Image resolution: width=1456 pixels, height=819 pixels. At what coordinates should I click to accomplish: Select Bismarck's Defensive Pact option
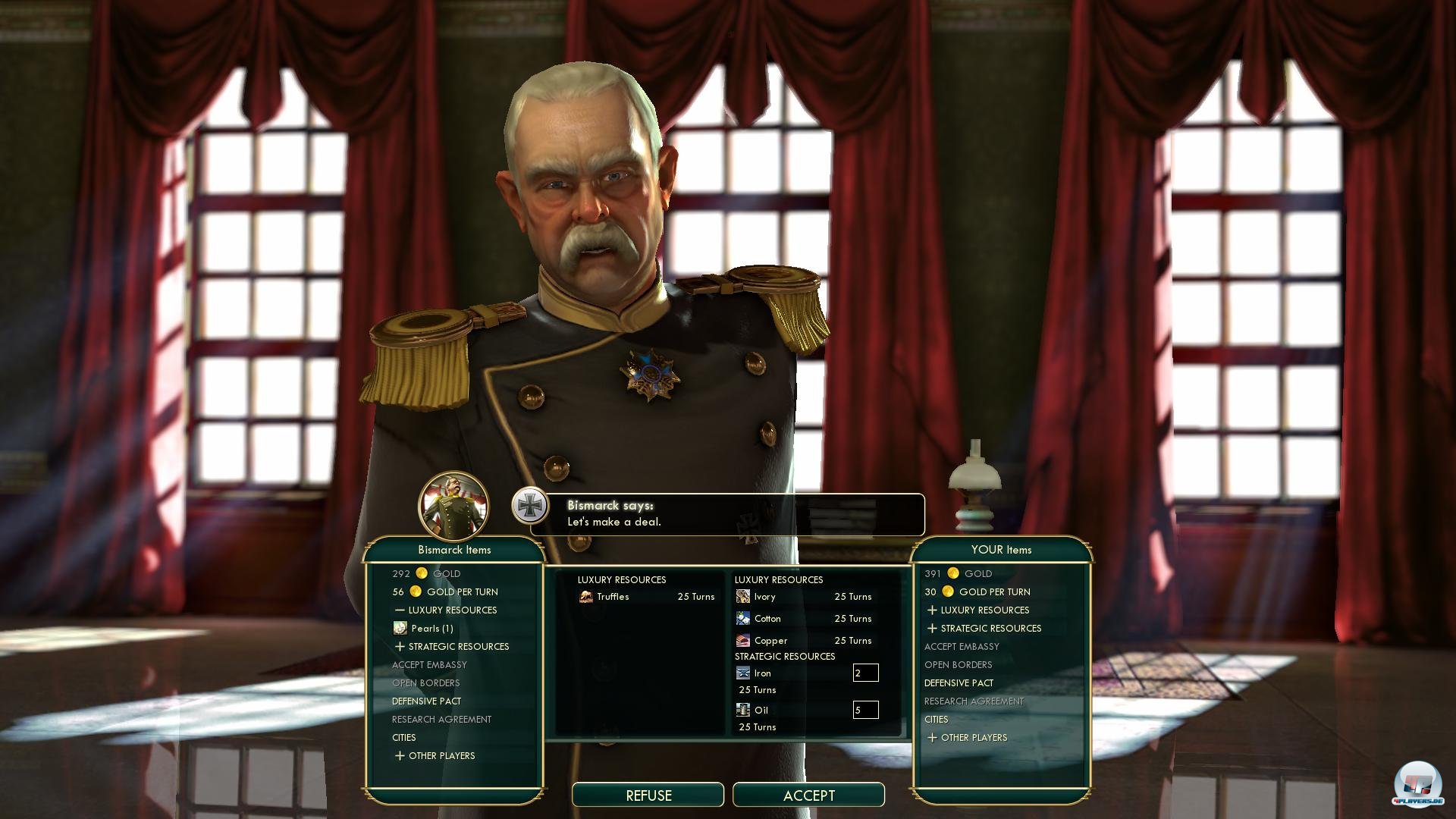426,701
